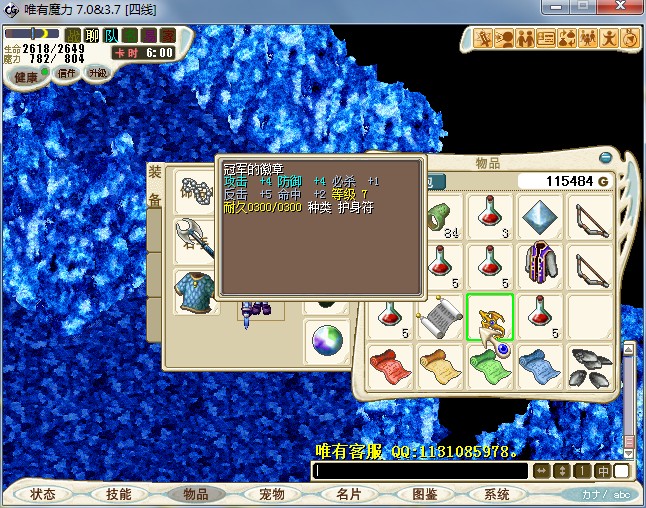This screenshot has height=508, width=646.
Task: Open the 技能 skills menu
Action: click(118, 494)
